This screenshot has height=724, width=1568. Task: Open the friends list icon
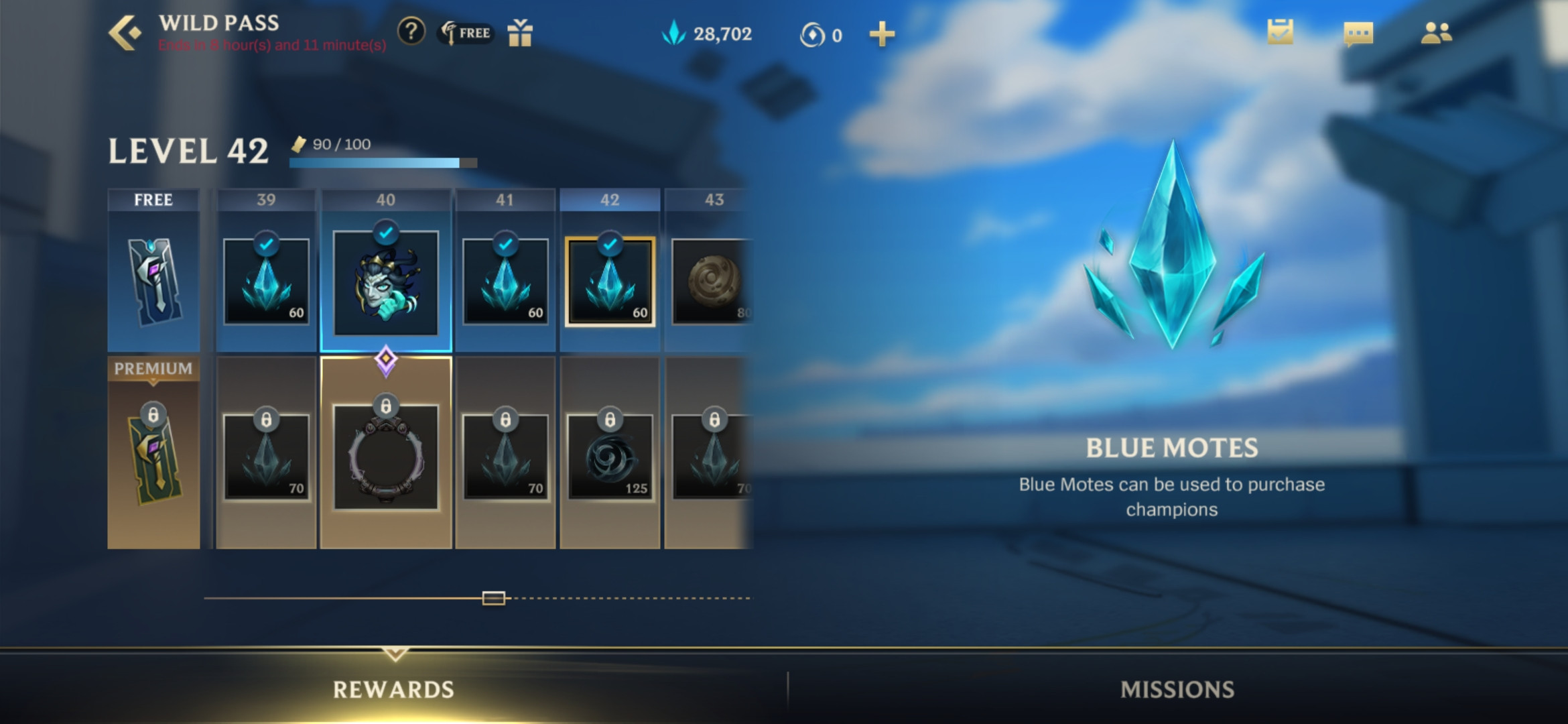(1436, 33)
